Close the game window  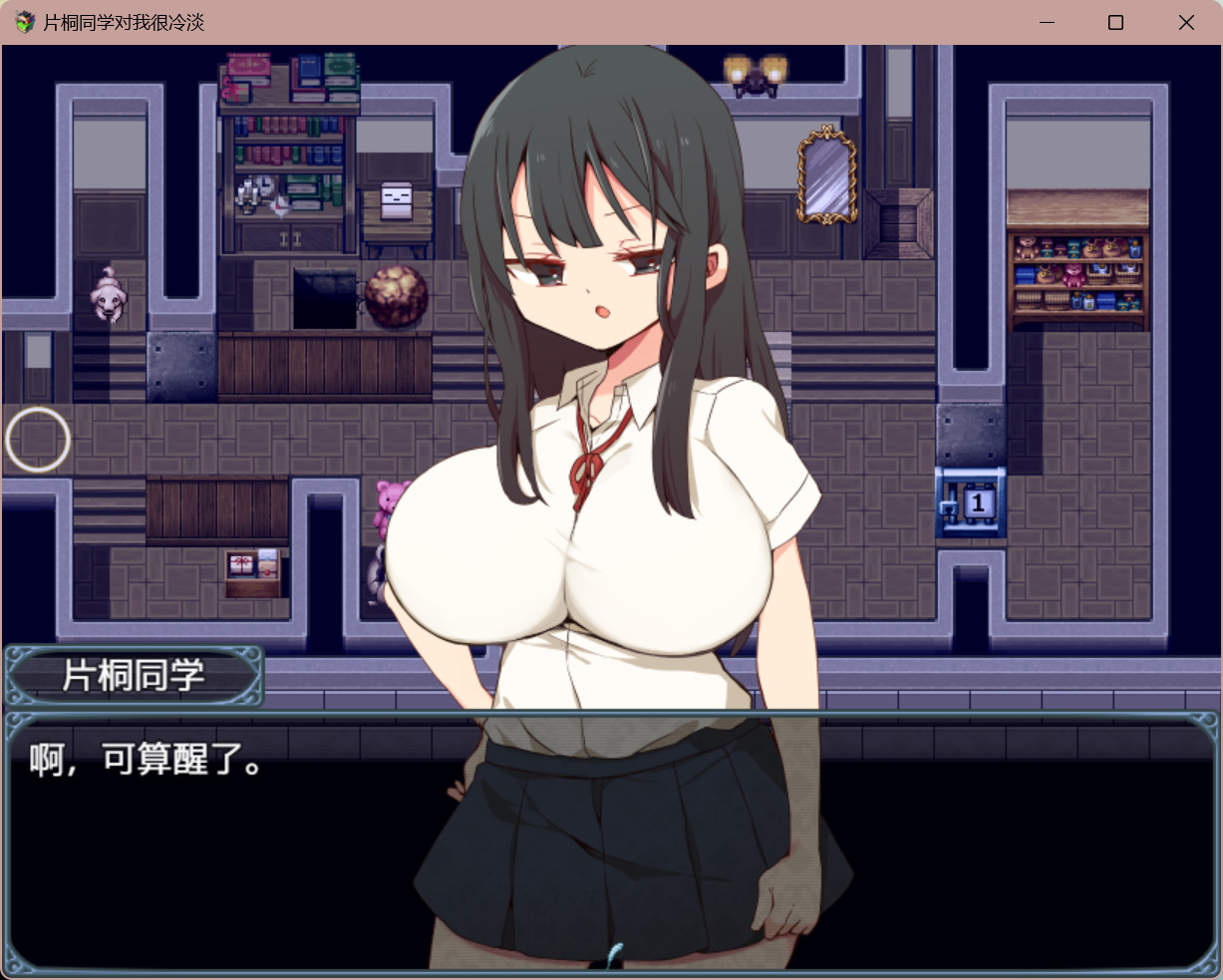(x=1186, y=22)
